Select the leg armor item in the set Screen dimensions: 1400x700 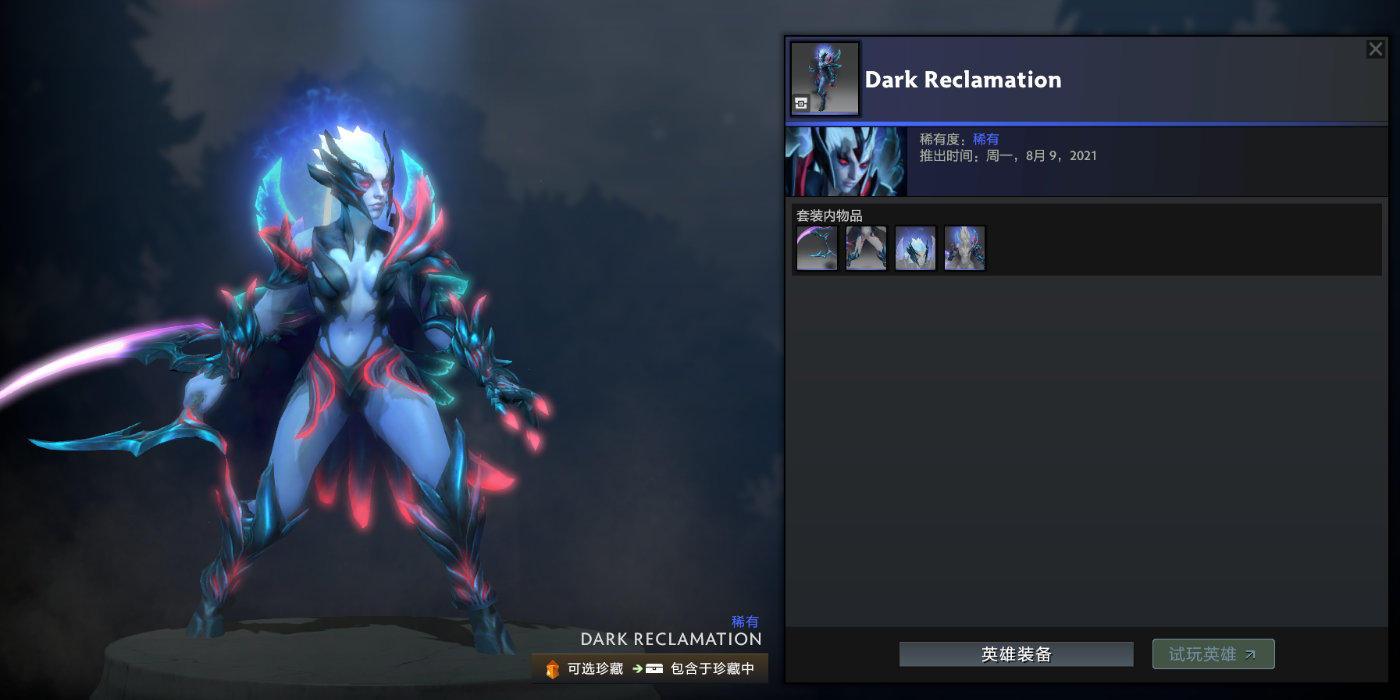[x=866, y=248]
